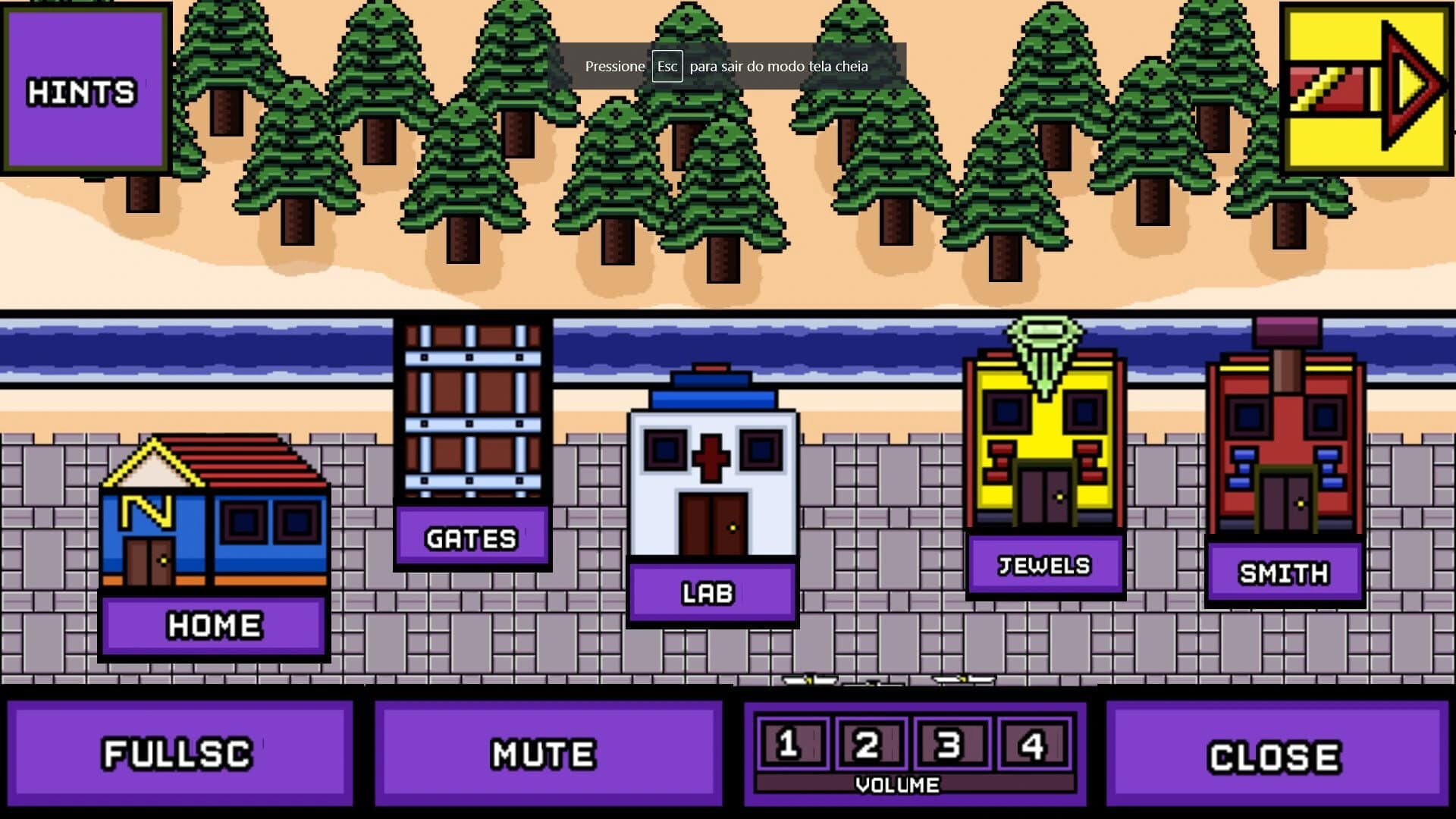
Task: Enter the HOME house
Action: [x=212, y=523]
